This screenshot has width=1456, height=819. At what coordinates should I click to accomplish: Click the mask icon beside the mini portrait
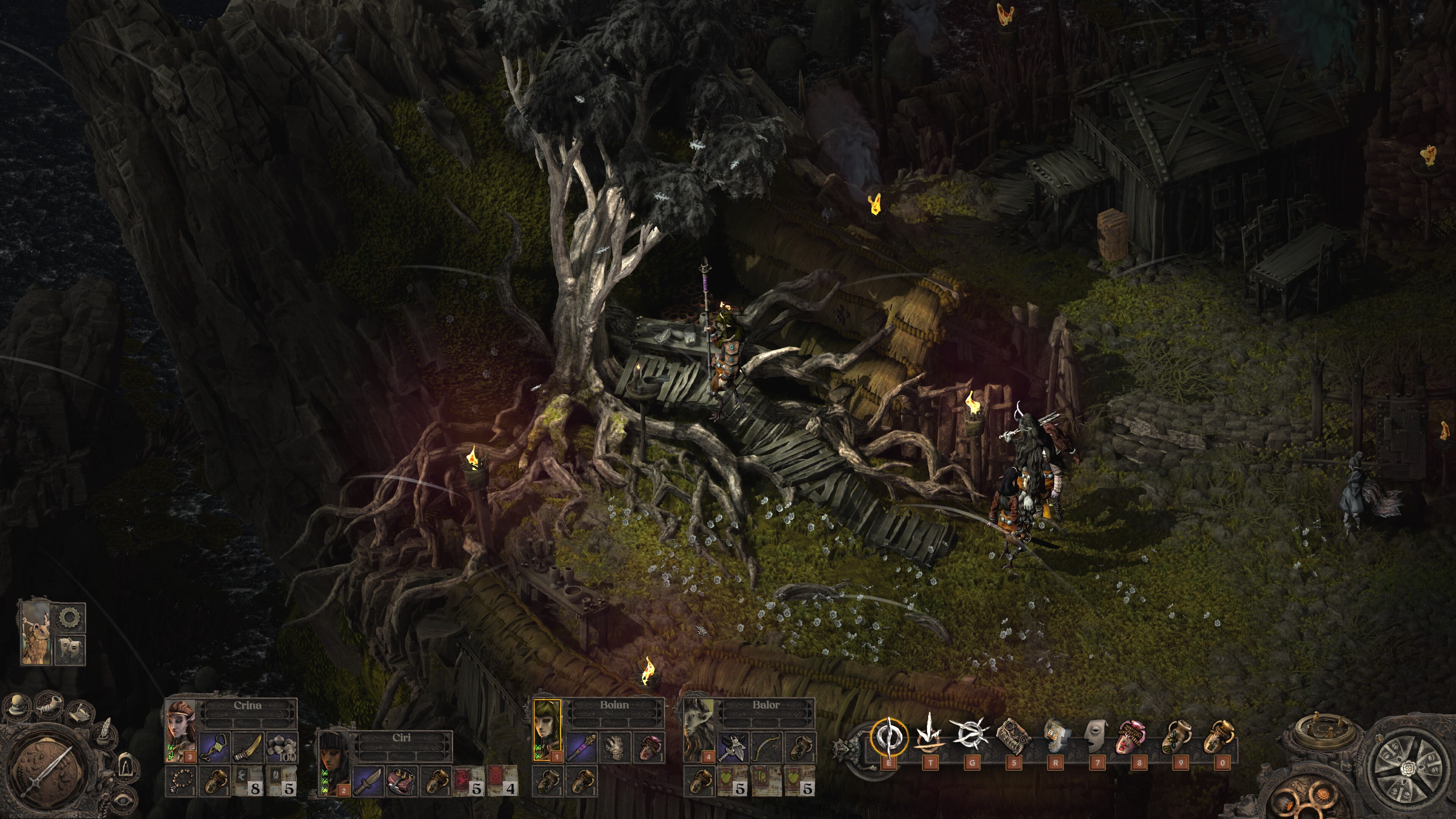[70, 649]
